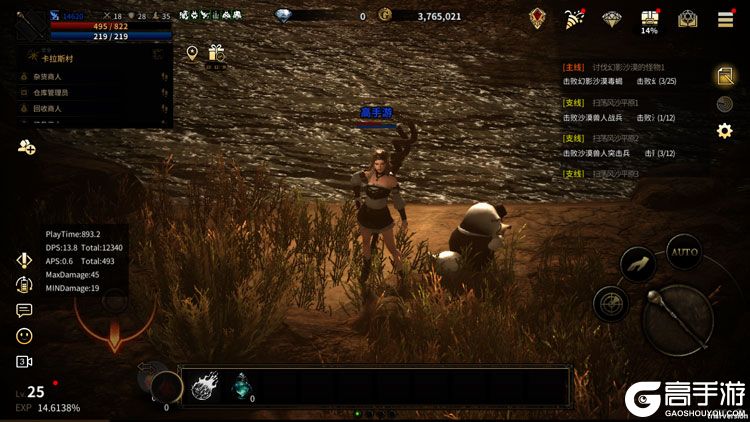Select the 杂货商人 merchant entry
Screen dimensions: 750x422
[x=50, y=76]
